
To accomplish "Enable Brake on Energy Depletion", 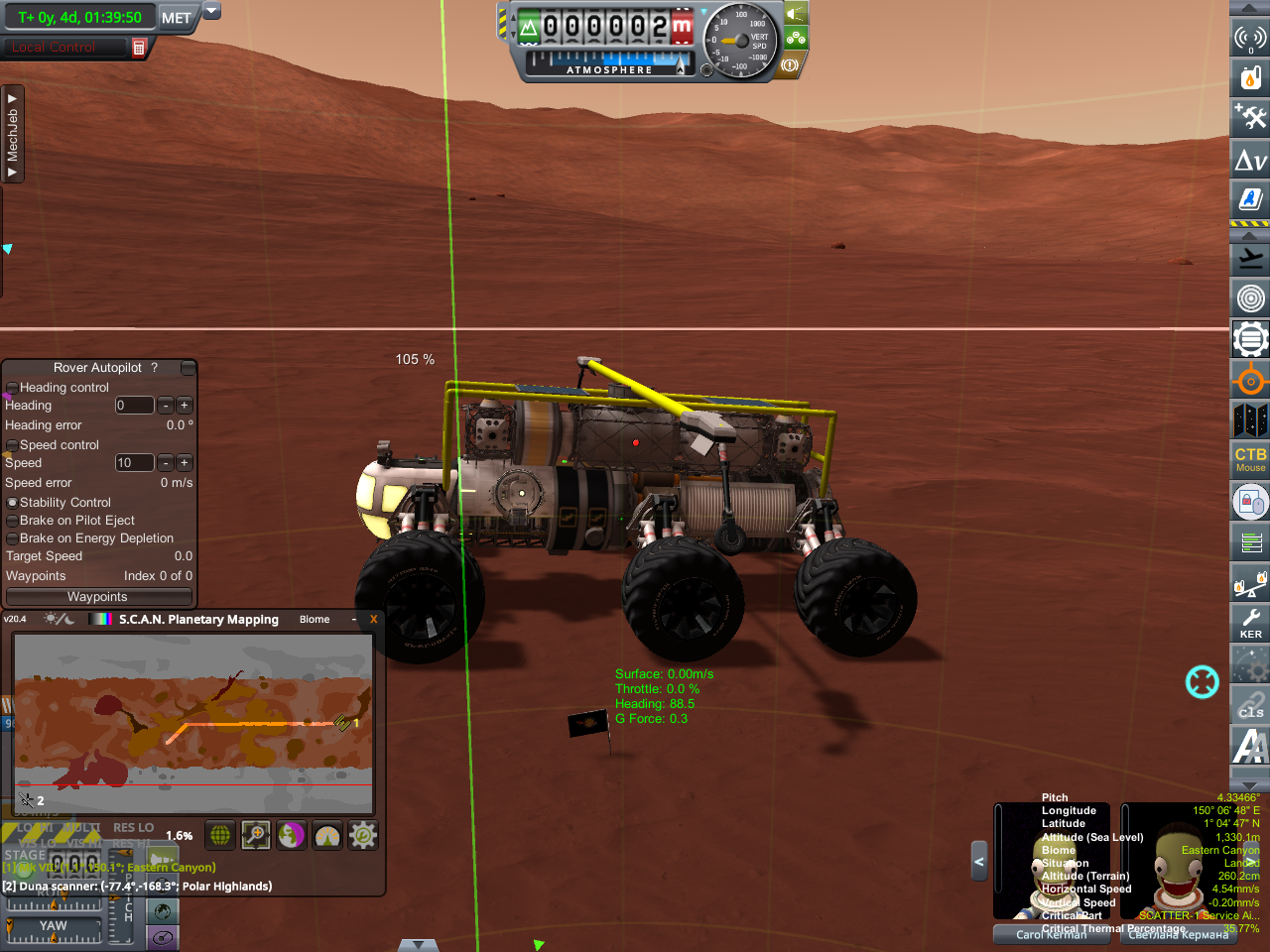I will (x=12, y=538).
